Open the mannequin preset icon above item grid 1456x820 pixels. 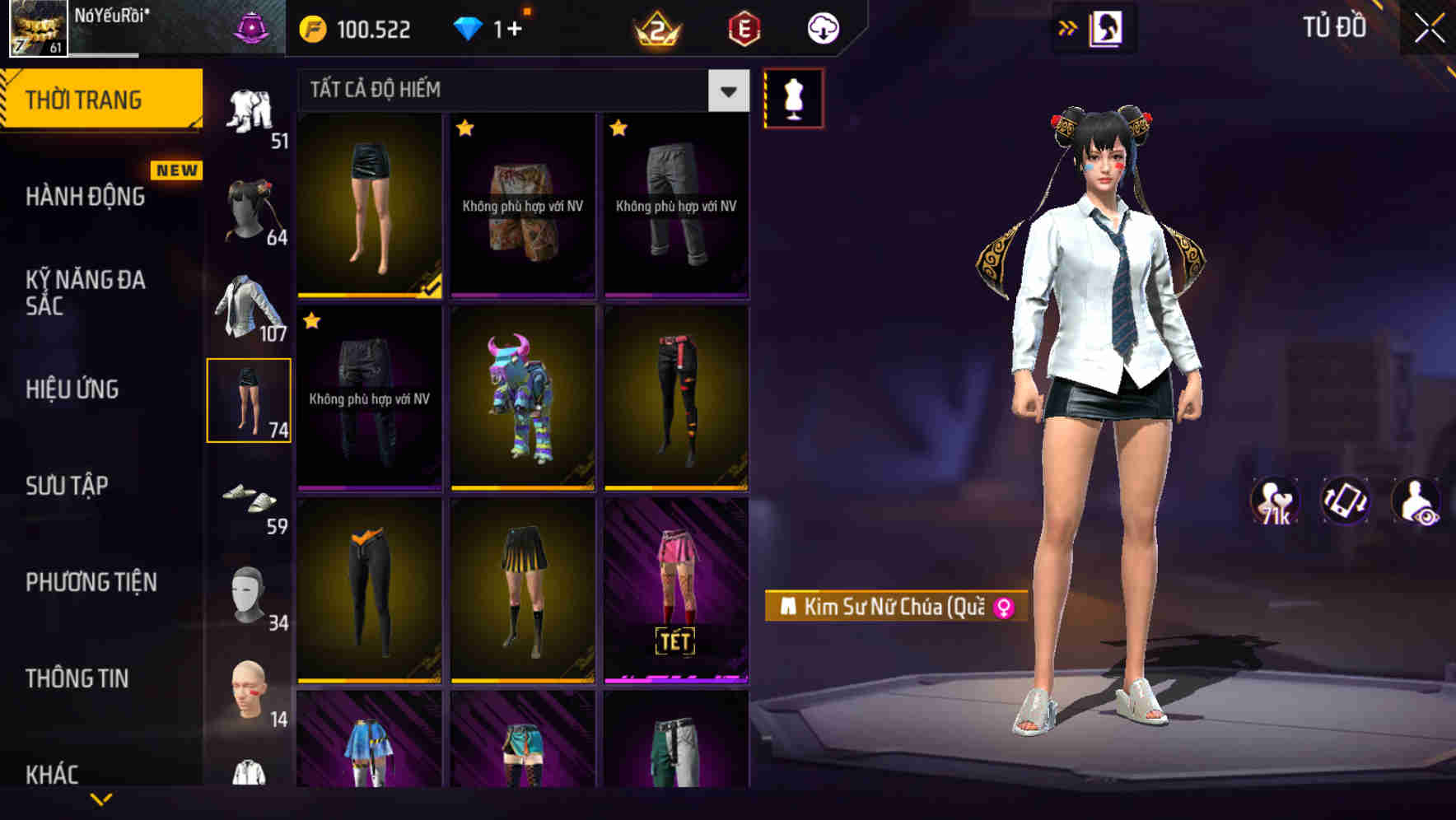click(x=793, y=97)
